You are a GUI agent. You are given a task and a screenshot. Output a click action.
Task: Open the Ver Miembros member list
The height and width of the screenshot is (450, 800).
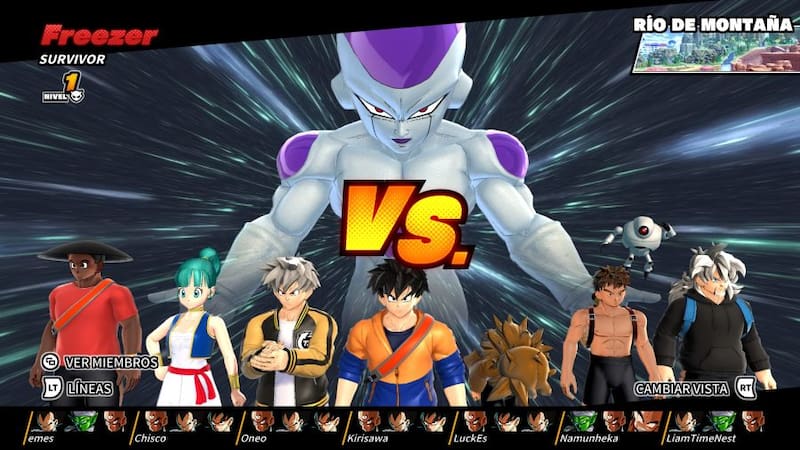click(98, 361)
